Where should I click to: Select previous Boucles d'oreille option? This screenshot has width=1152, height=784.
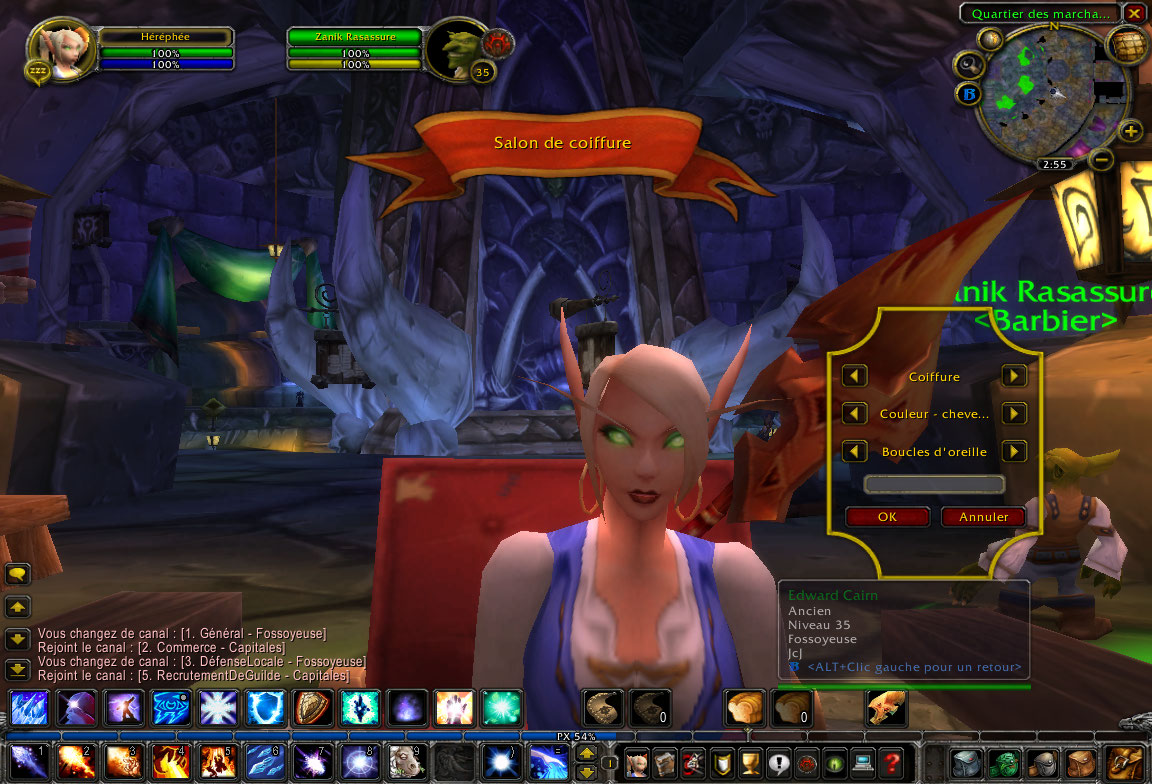pos(854,451)
